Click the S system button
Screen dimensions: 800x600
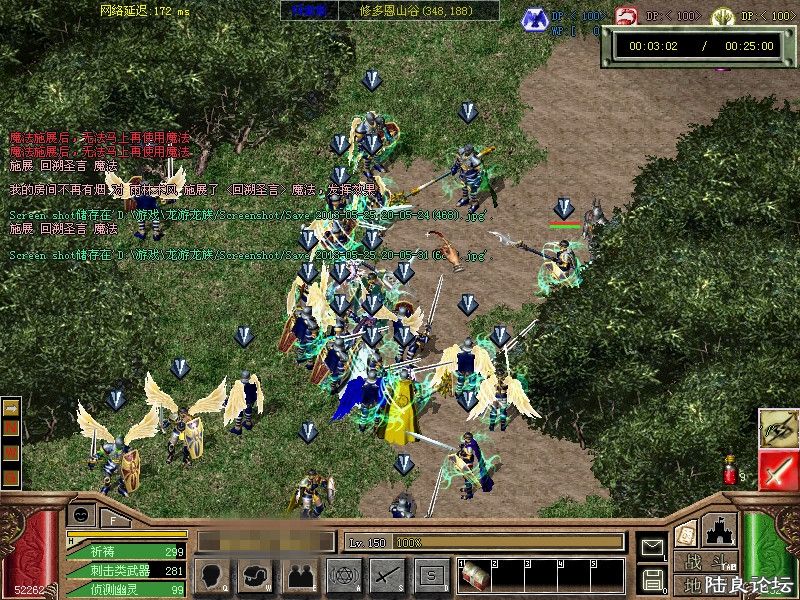click(x=431, y=575)
